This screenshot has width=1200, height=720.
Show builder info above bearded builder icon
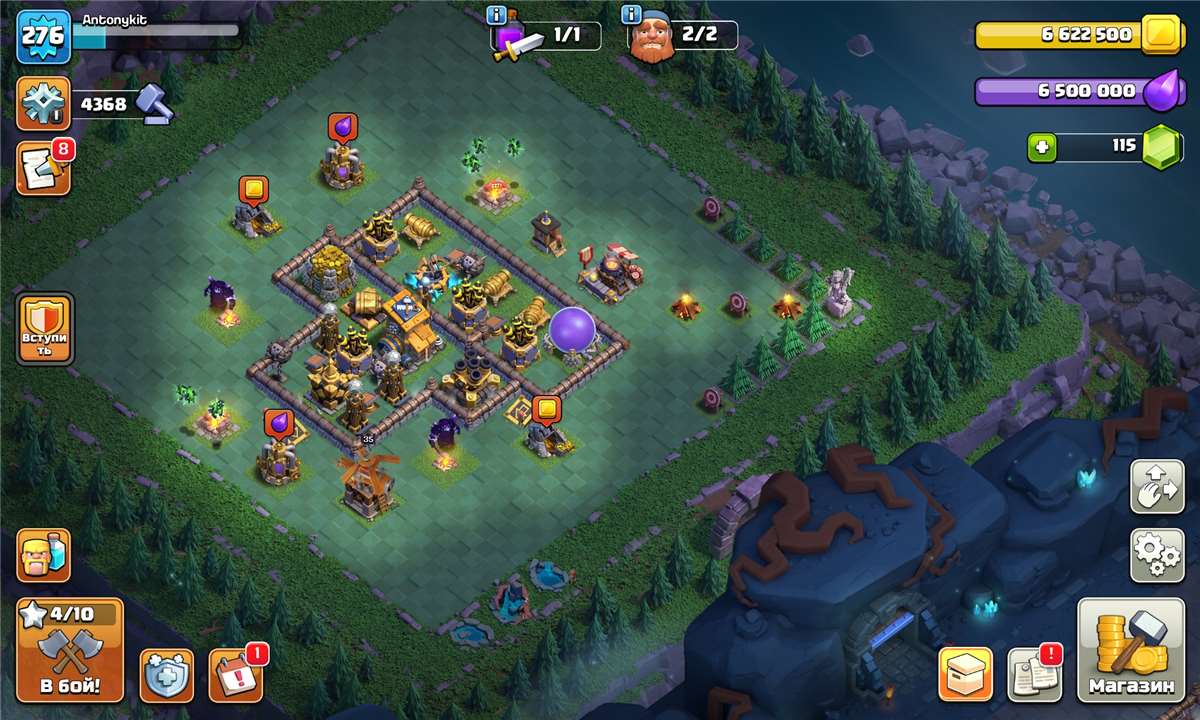(631, 14)
